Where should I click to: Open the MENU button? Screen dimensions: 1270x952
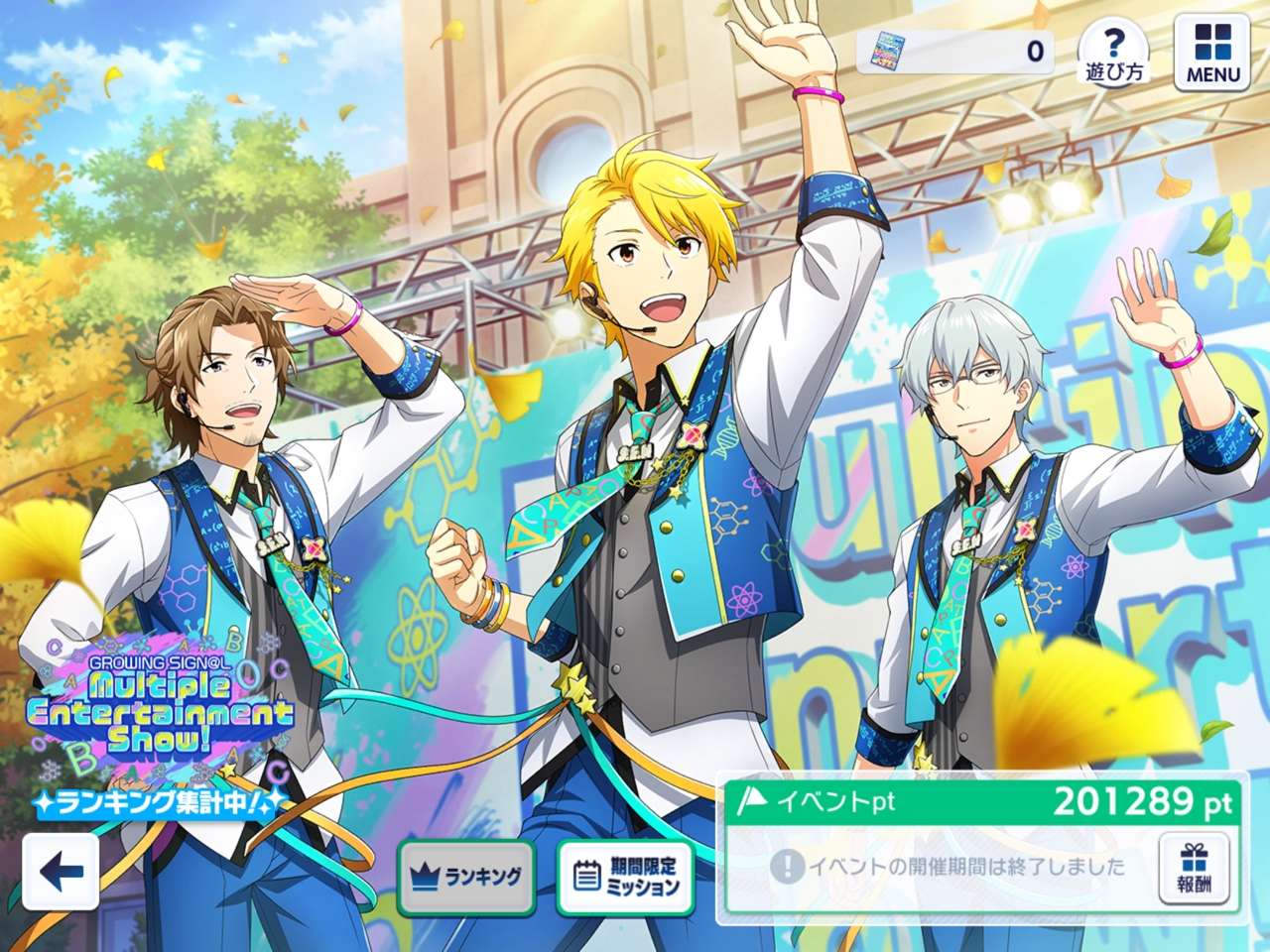pos(1212,52)
